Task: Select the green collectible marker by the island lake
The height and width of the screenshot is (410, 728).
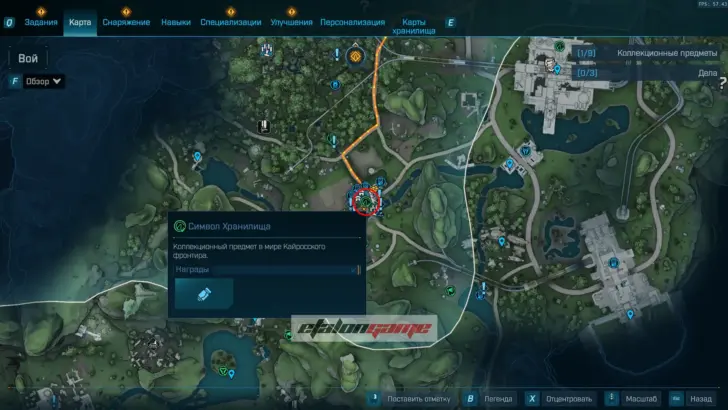Action: (223, 369)
